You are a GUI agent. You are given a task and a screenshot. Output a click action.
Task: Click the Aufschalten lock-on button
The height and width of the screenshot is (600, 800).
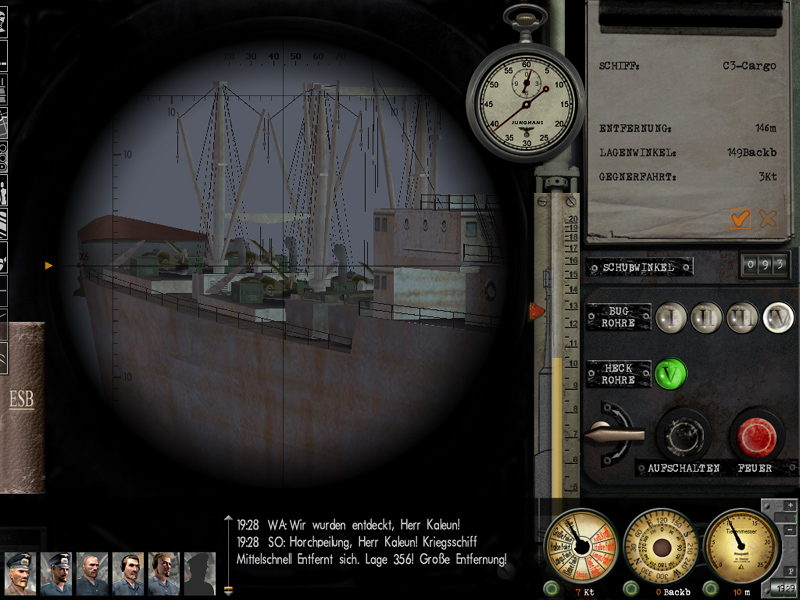[x=683, y=434]
